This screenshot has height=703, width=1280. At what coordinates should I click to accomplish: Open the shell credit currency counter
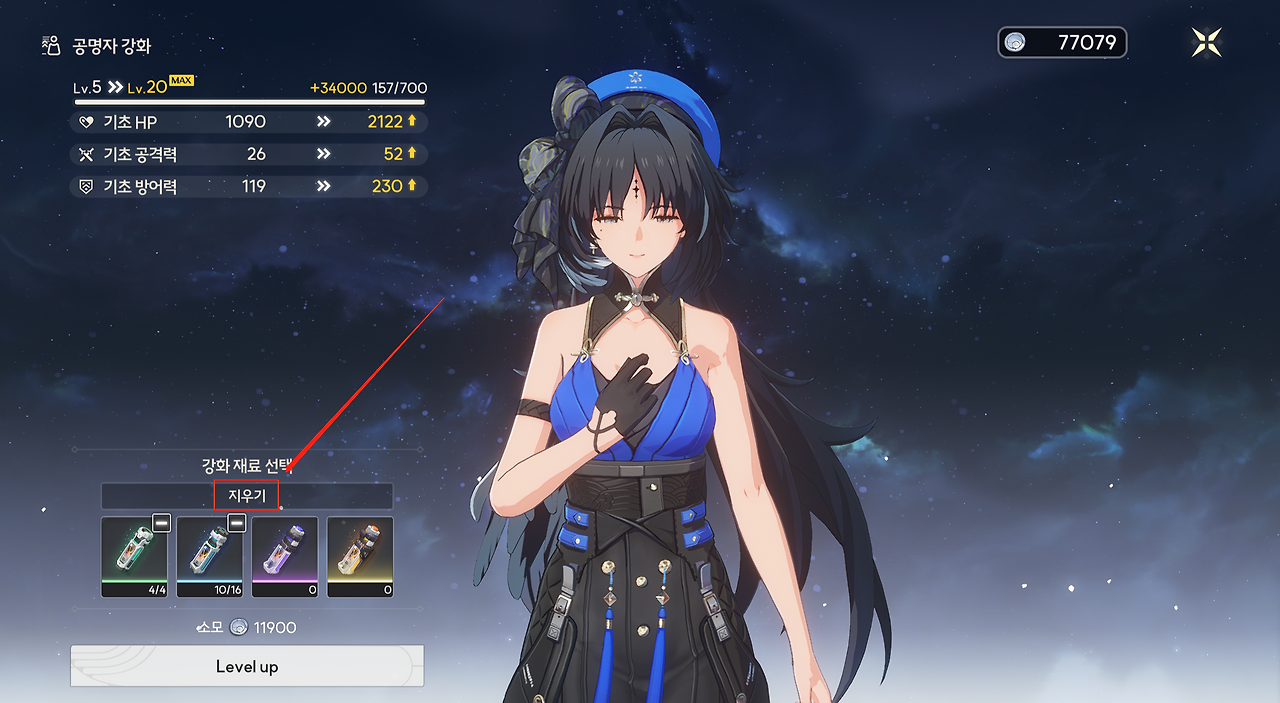pyautogui.click(x=1062, y=42)
